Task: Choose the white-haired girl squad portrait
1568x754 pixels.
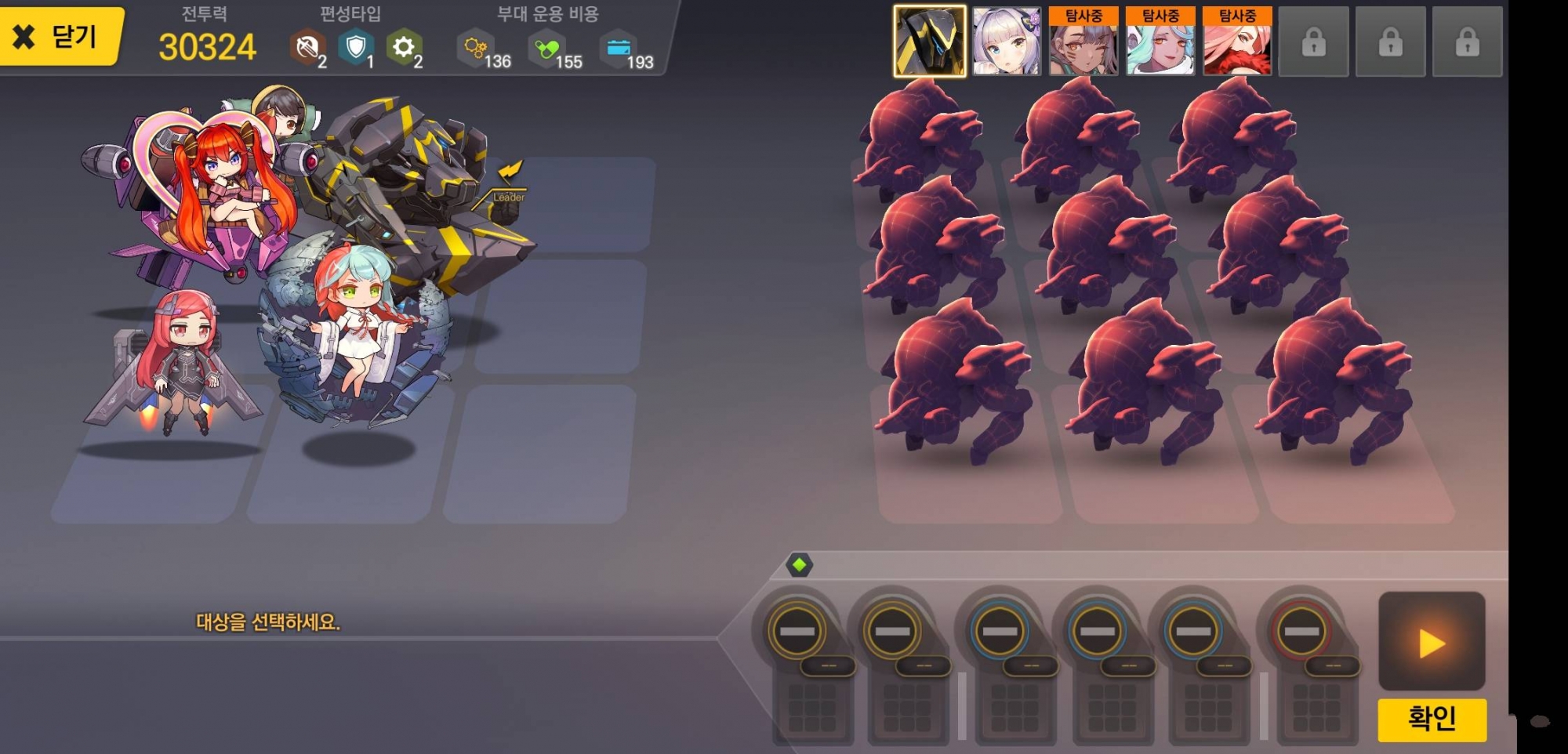Action: pyautogui.click(x=1007, y=42)
